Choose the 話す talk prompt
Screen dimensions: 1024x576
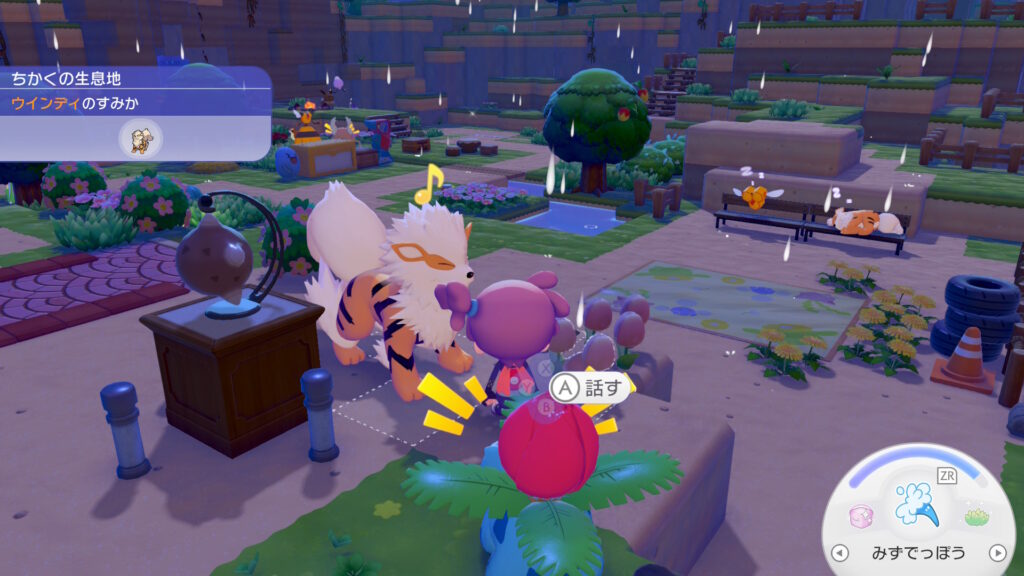pyautogui.click(x=580, y=385)
